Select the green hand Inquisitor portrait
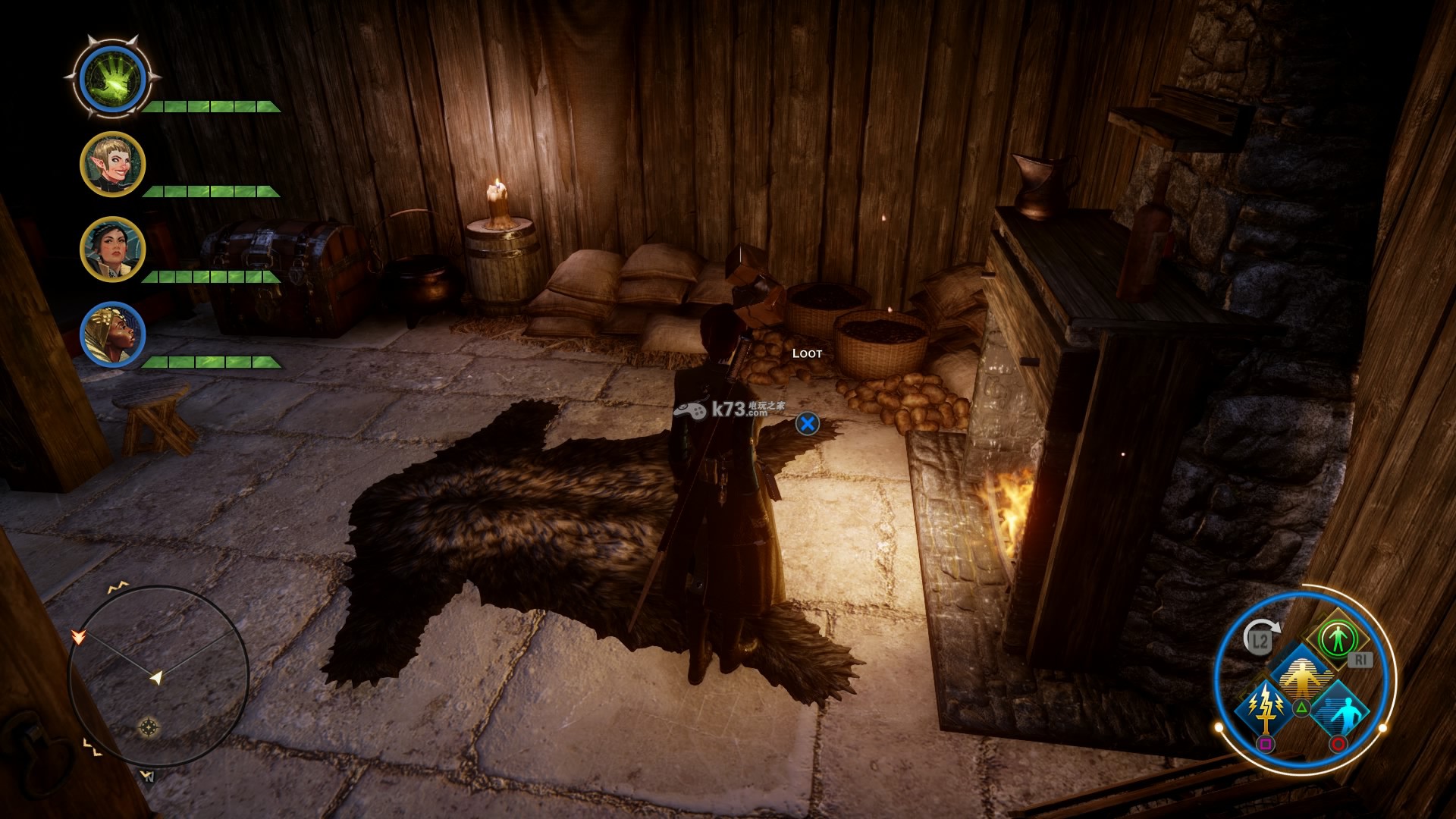Viewport: 1456px width, 819px height. click(113, 78)
